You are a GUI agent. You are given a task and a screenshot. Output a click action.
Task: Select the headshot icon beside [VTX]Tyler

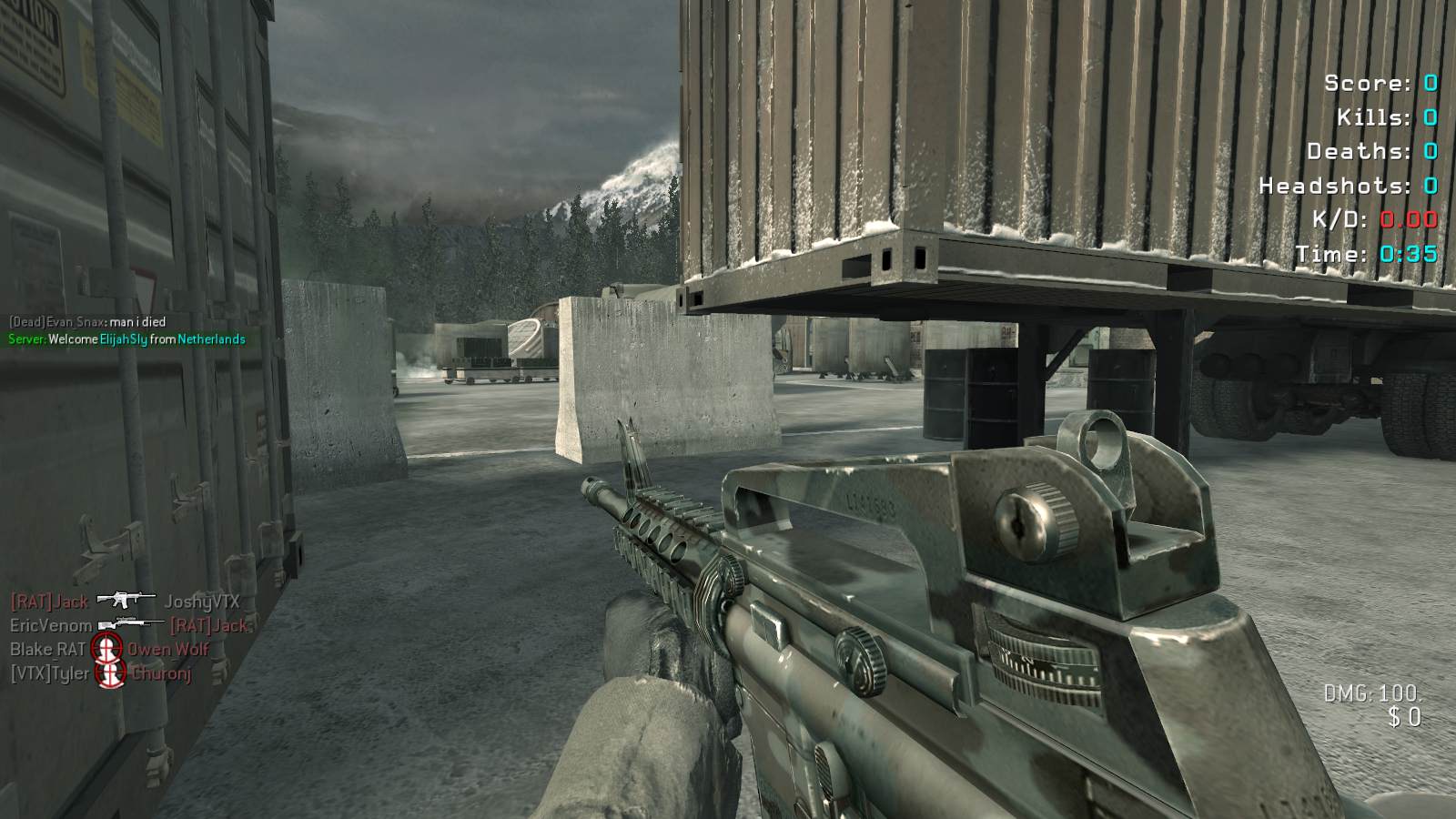point(110,673)
